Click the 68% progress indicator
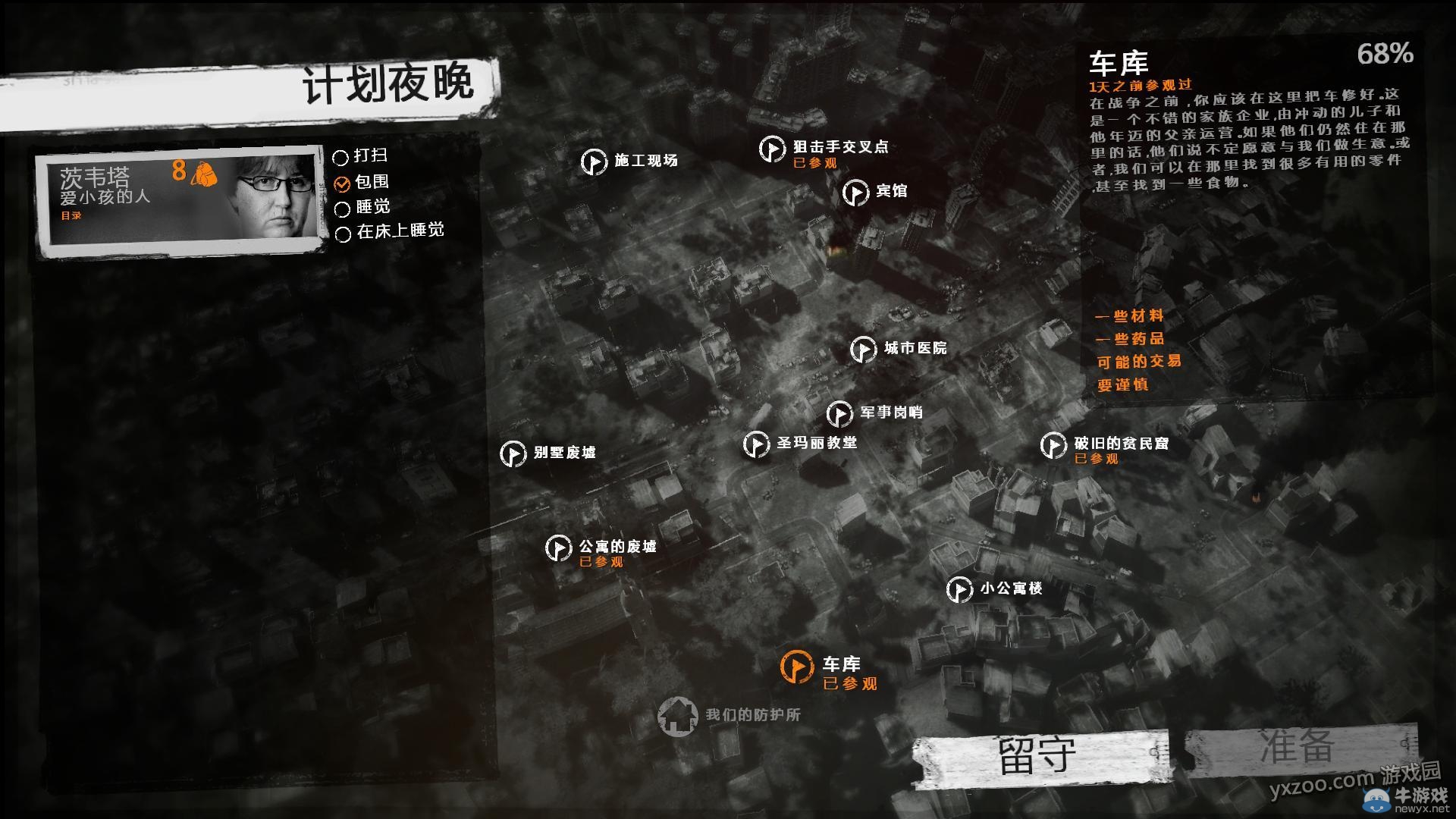1456x819 pixels. (x=1385, y=55)
